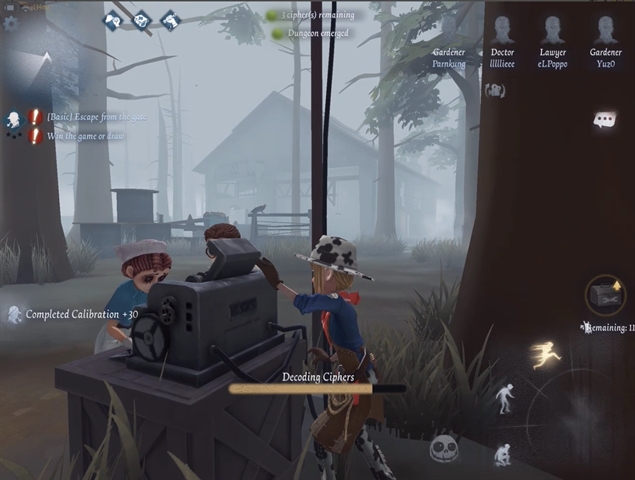Open the quick chat speech bubble
Viewport: 635px width, 480px height.
(x=604, y=120)
